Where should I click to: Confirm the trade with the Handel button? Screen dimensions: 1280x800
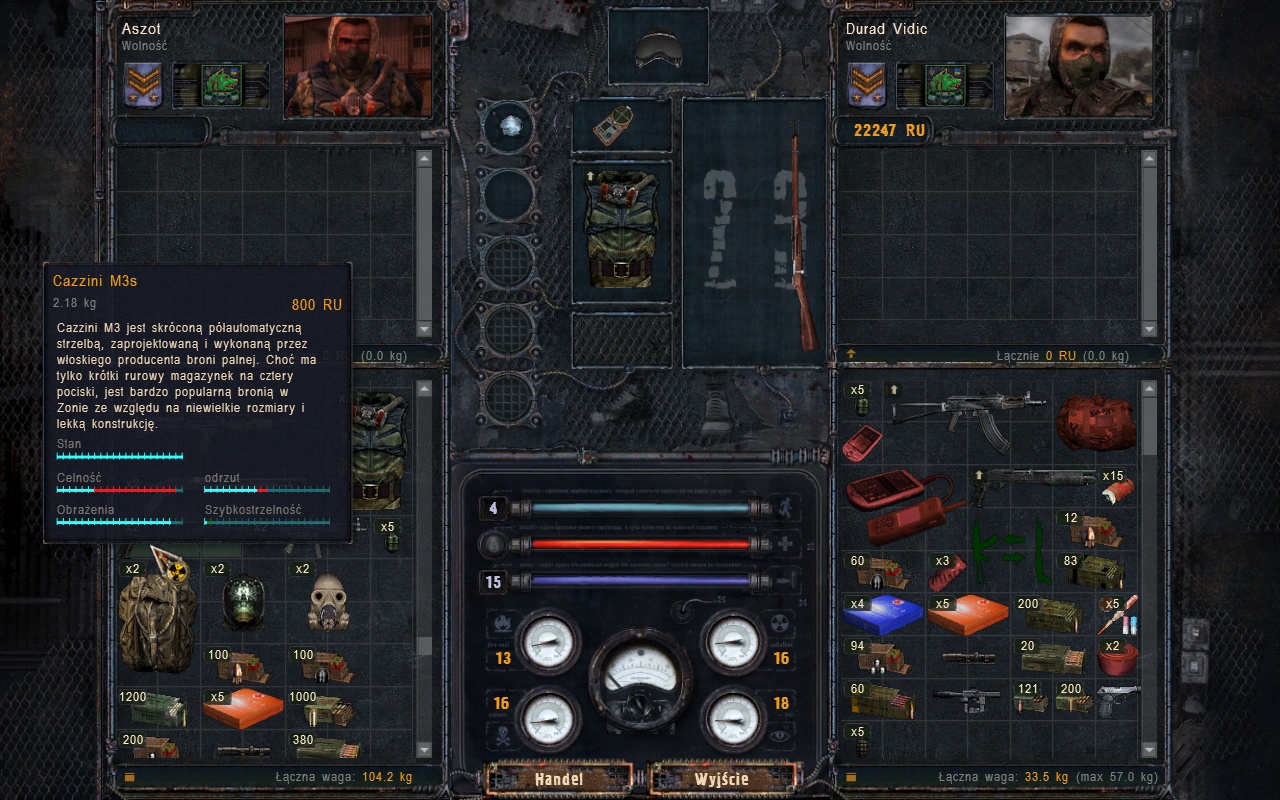pos(559,778)
